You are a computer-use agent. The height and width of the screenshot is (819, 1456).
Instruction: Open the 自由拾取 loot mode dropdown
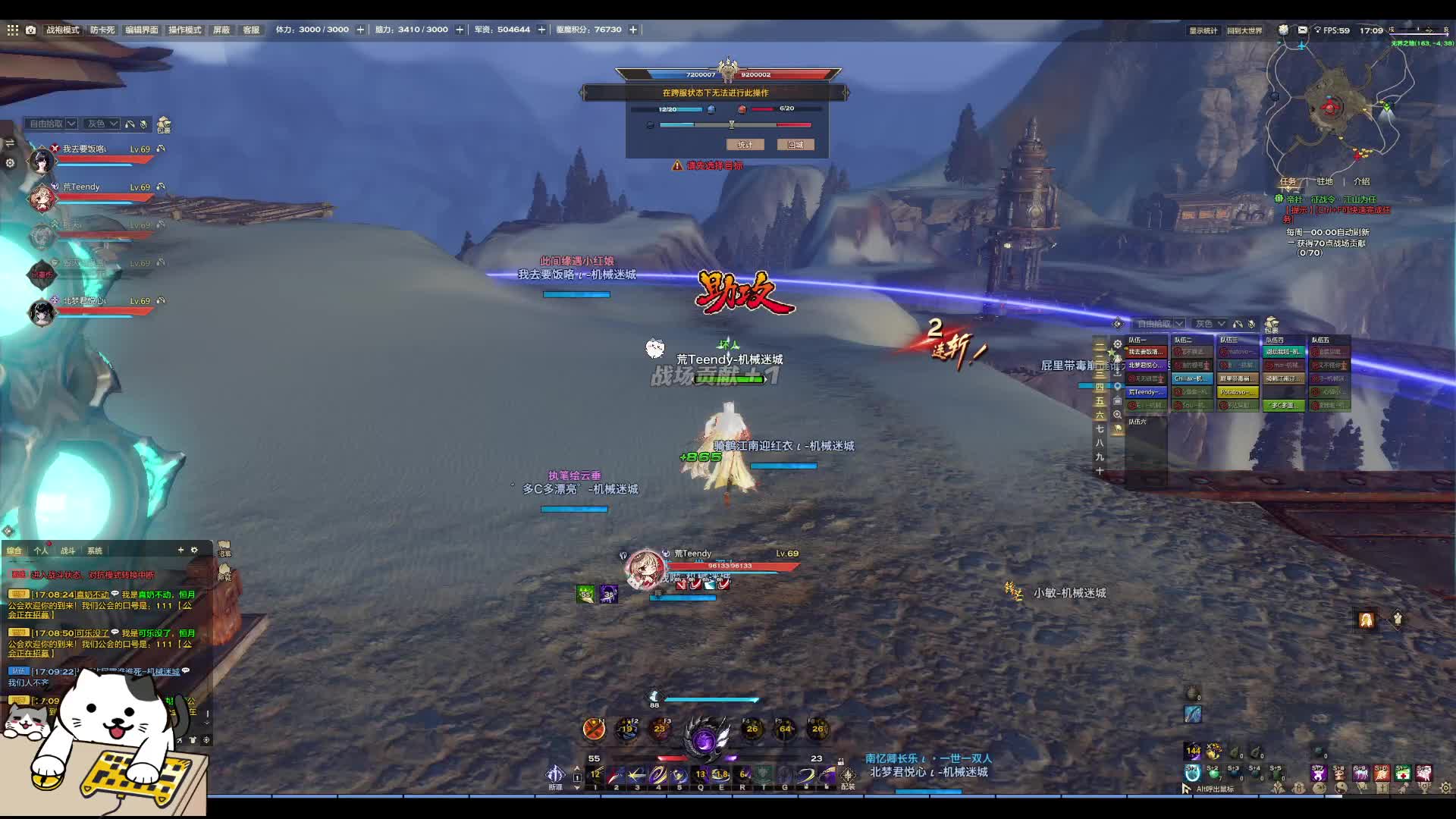tap(52, 124)
